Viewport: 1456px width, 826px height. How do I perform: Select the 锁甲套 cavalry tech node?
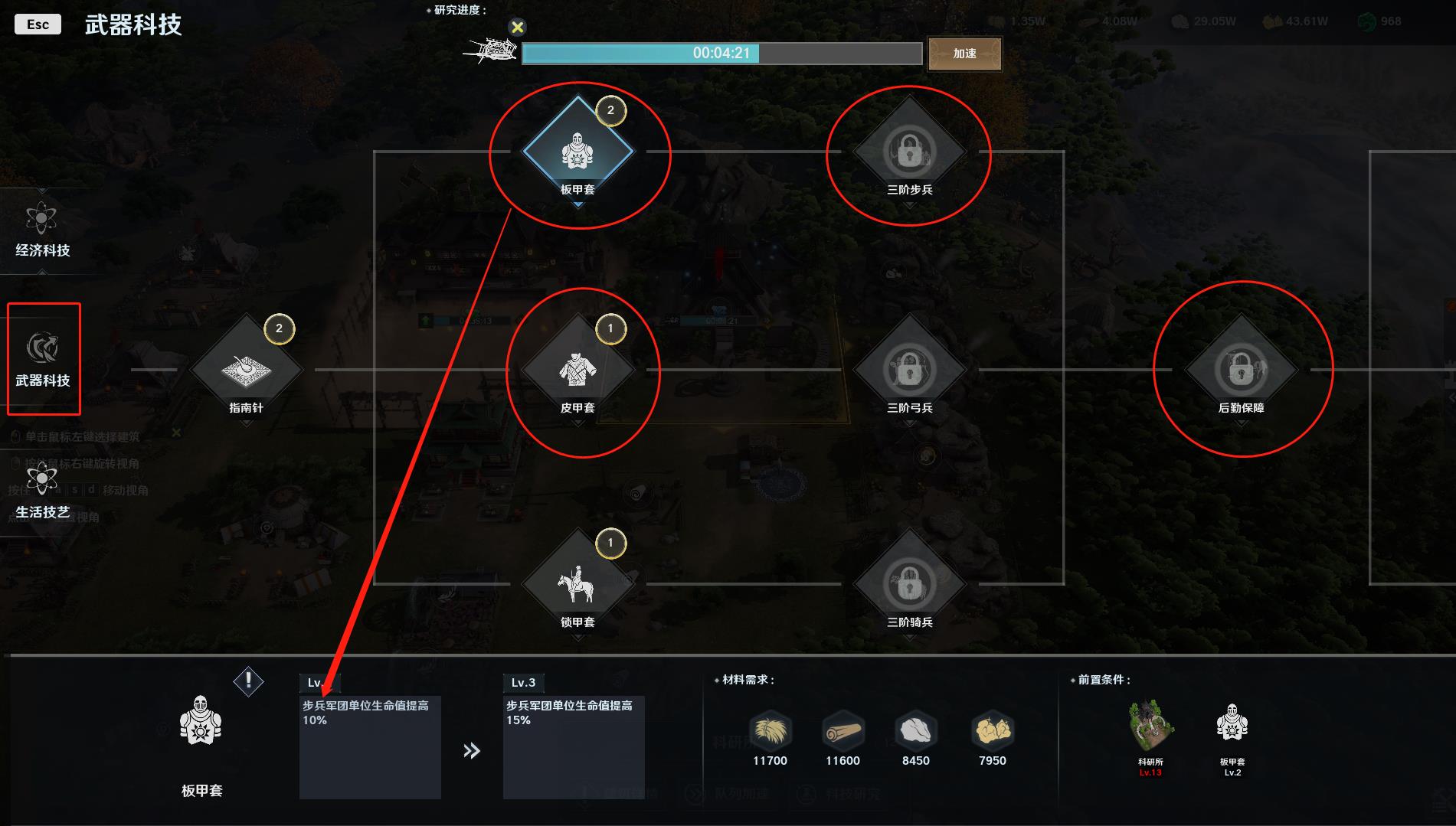[x=577, y=584]
